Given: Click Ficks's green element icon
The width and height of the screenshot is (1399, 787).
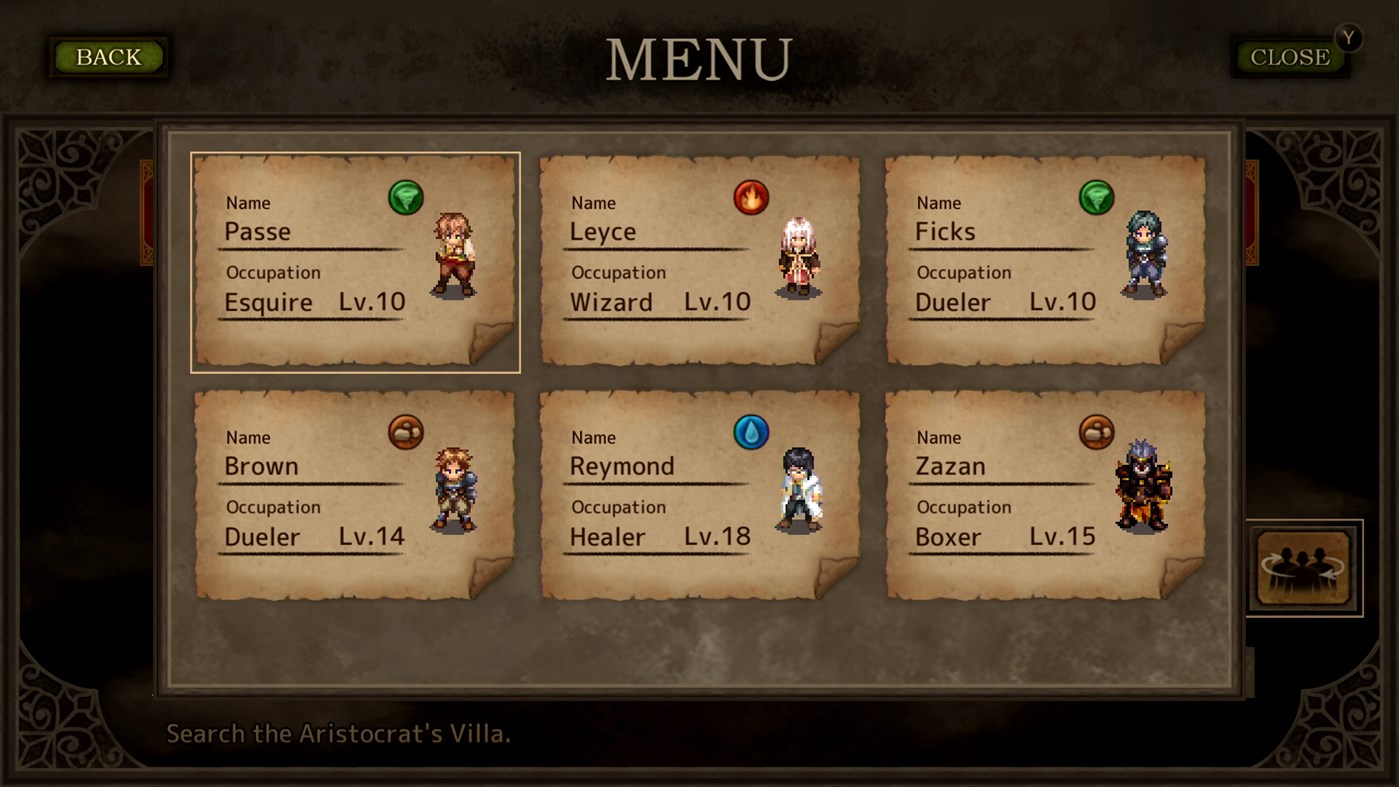Looking at the screenshot, I should pyautogui.click(x=1096, y=197).
